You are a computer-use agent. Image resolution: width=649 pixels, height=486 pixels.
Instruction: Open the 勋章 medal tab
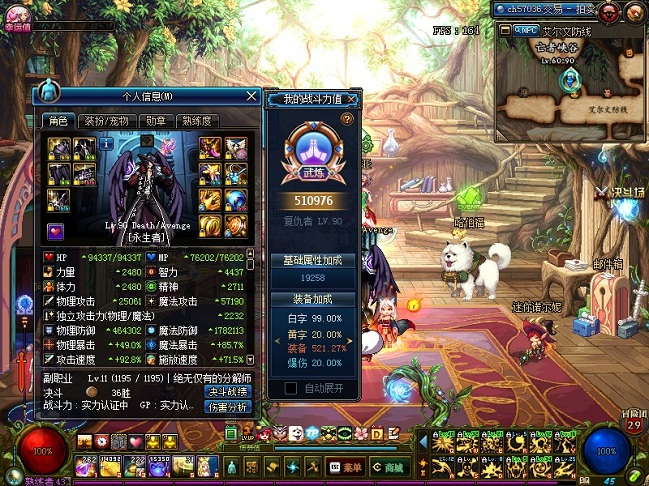point(155,121)
